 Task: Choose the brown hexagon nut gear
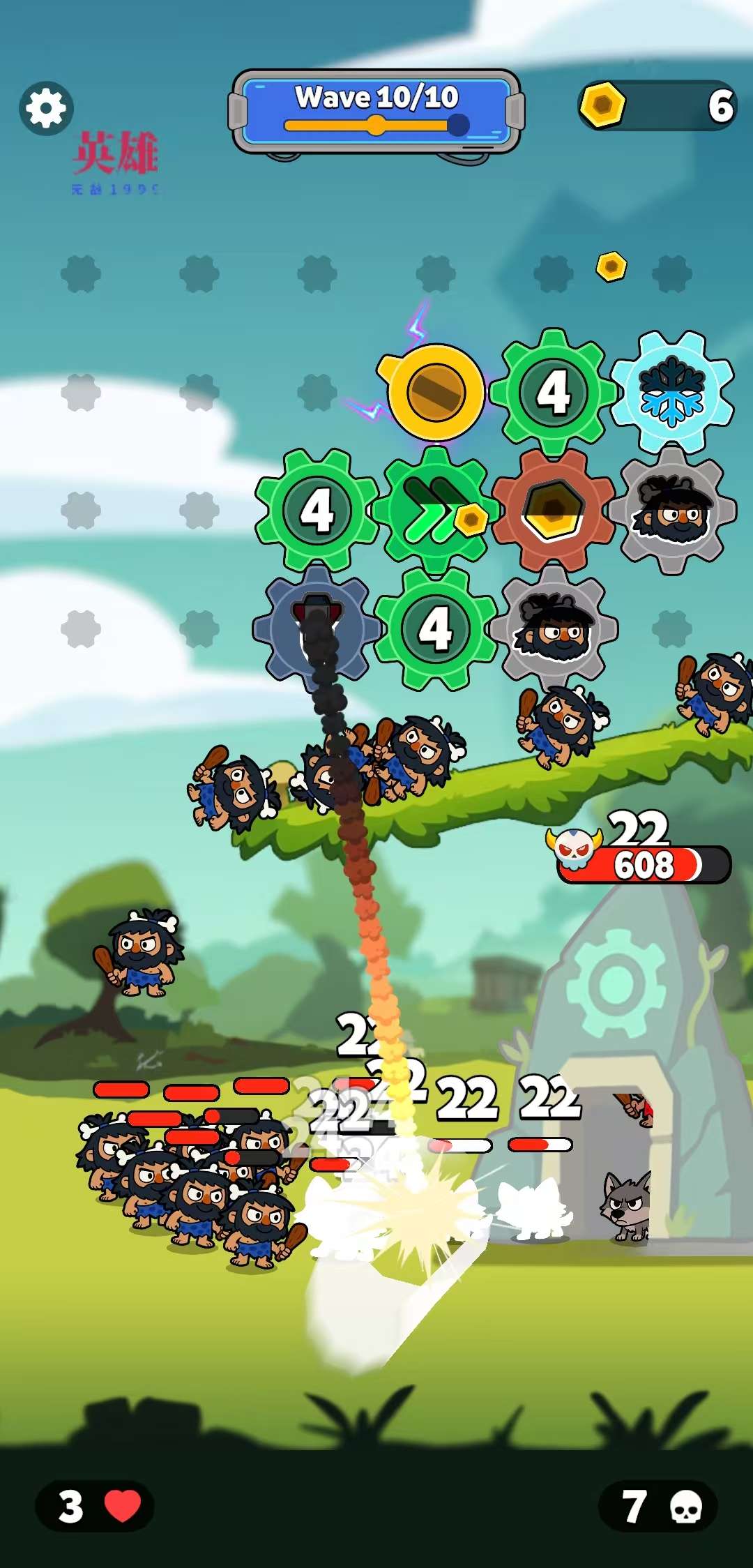click(554, 510)
